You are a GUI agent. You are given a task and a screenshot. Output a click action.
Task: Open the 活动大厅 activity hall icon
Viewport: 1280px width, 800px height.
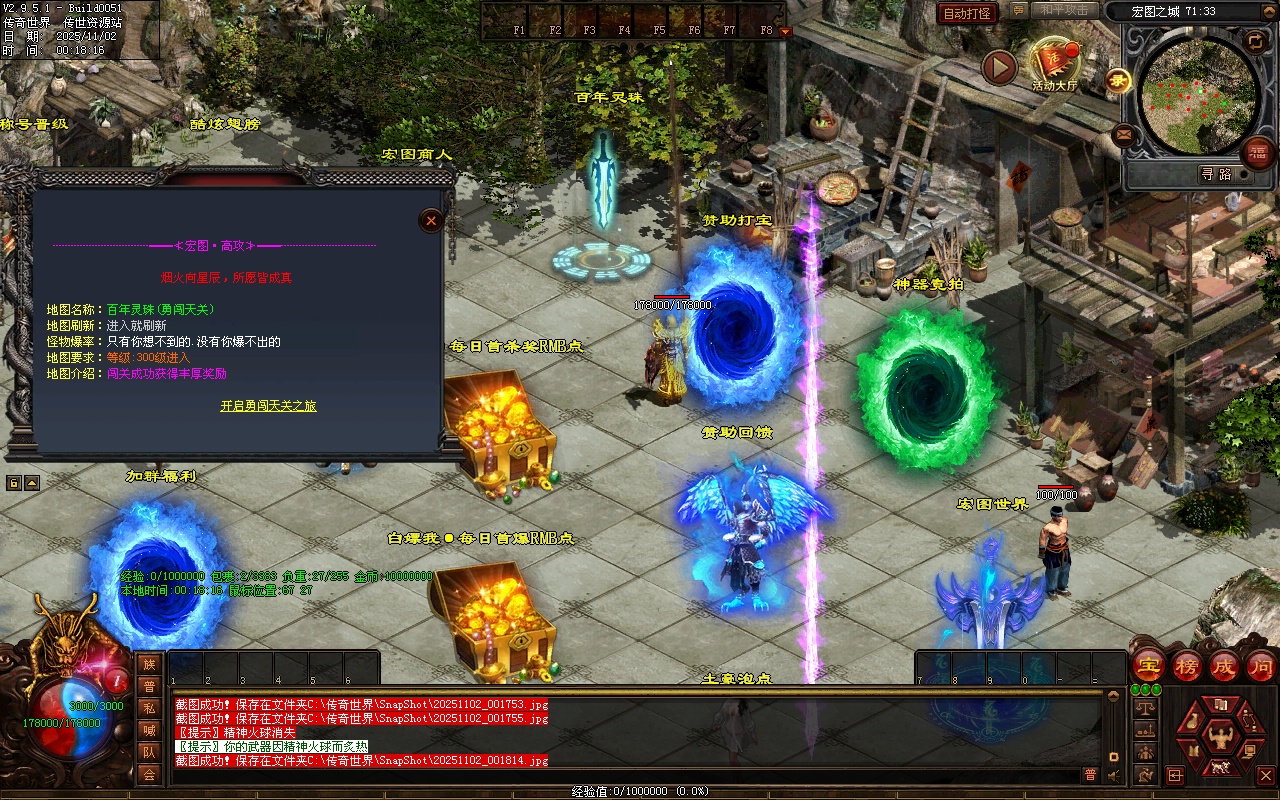(x=1056, y=63)
